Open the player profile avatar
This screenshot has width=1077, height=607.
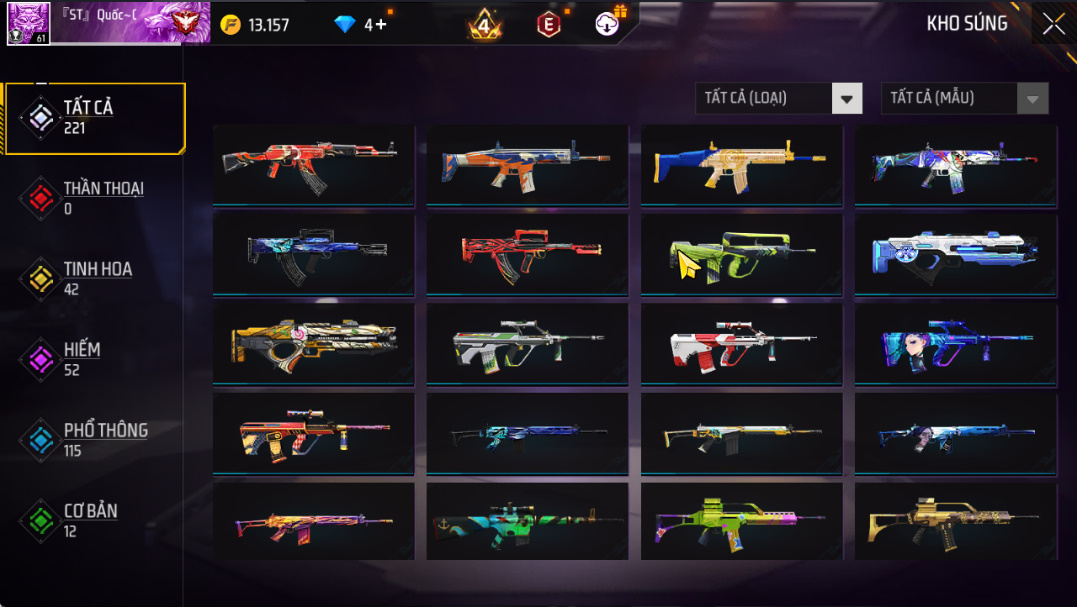coord(28,23)
